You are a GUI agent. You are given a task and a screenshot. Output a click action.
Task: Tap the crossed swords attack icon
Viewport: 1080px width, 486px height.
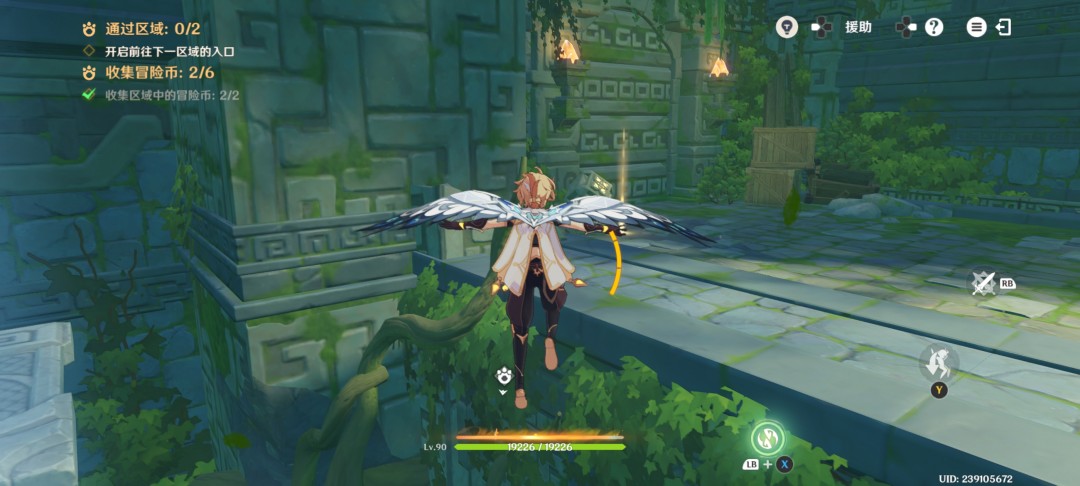[983, 284]
